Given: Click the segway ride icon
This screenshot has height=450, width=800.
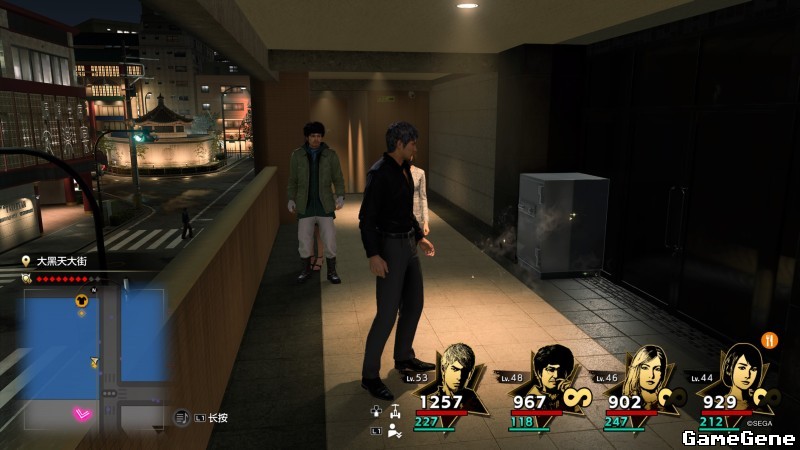Looking at the screenshot, I should point(395,411).
